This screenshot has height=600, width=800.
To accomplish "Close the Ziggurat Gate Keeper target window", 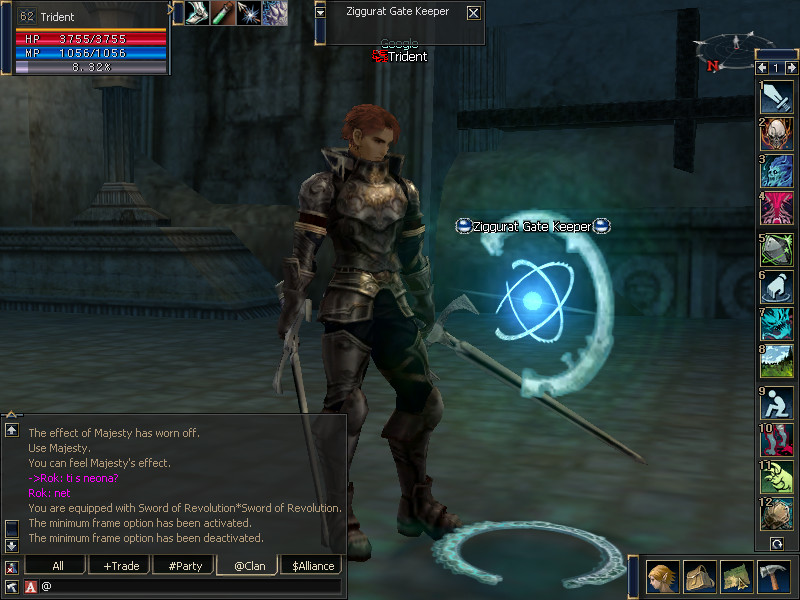I will click(473, 13).
